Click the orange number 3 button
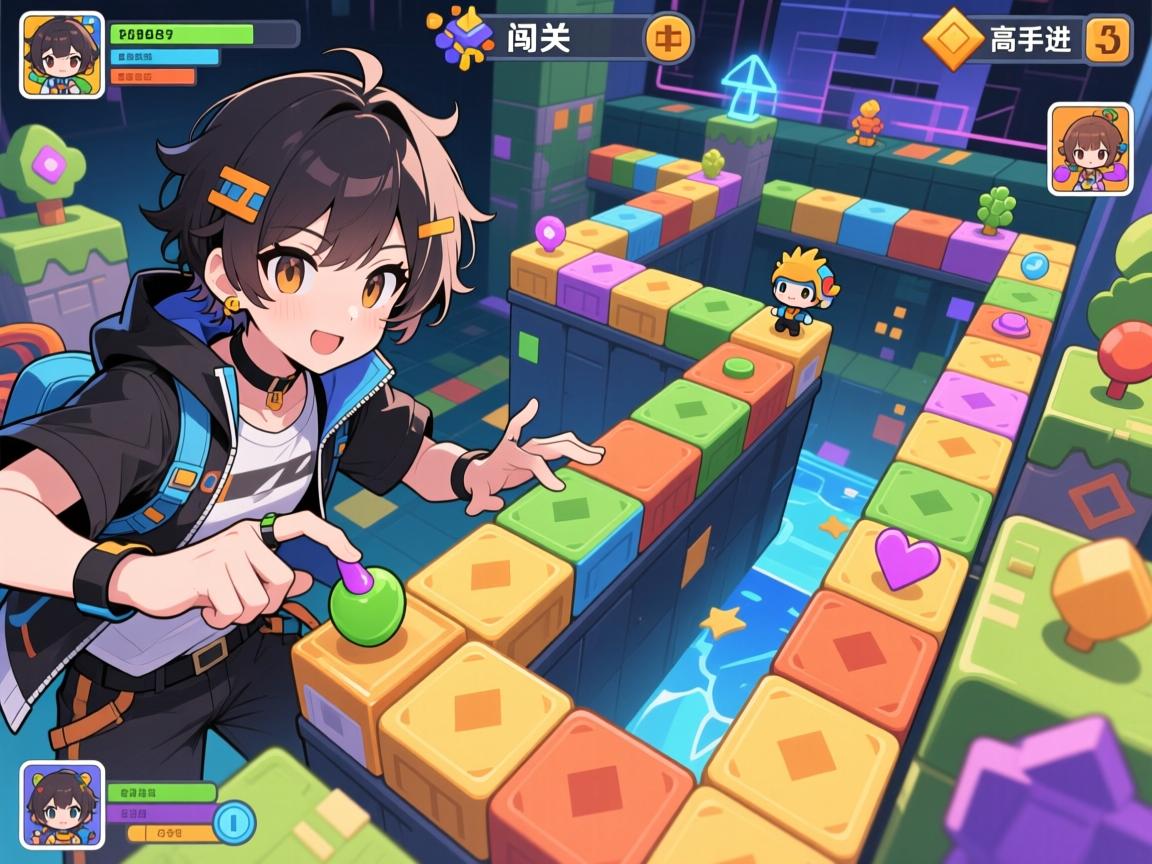 1108,40
